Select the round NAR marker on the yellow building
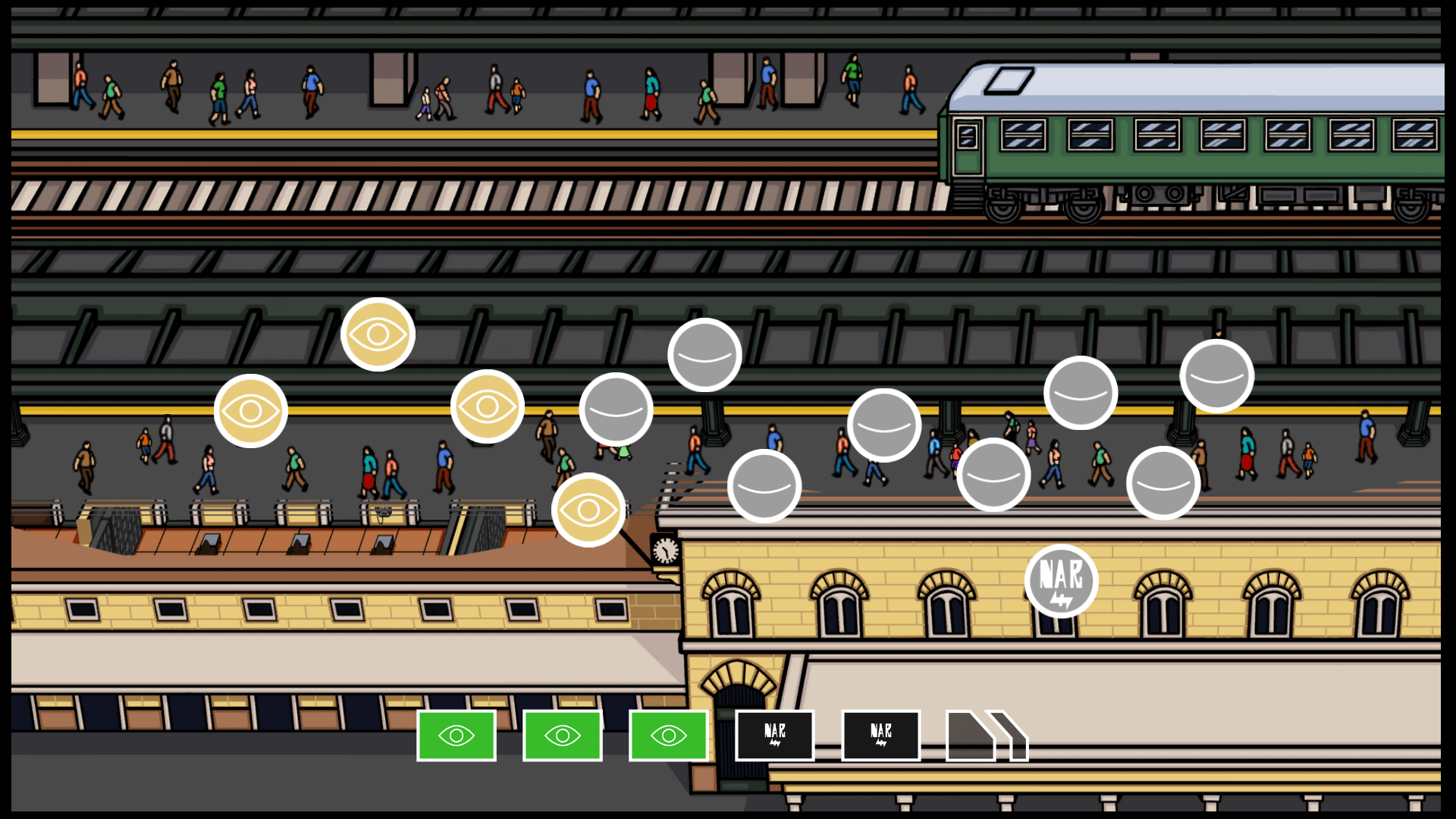This screenshot has width=1456, height=819. [x=1061, y=581]
